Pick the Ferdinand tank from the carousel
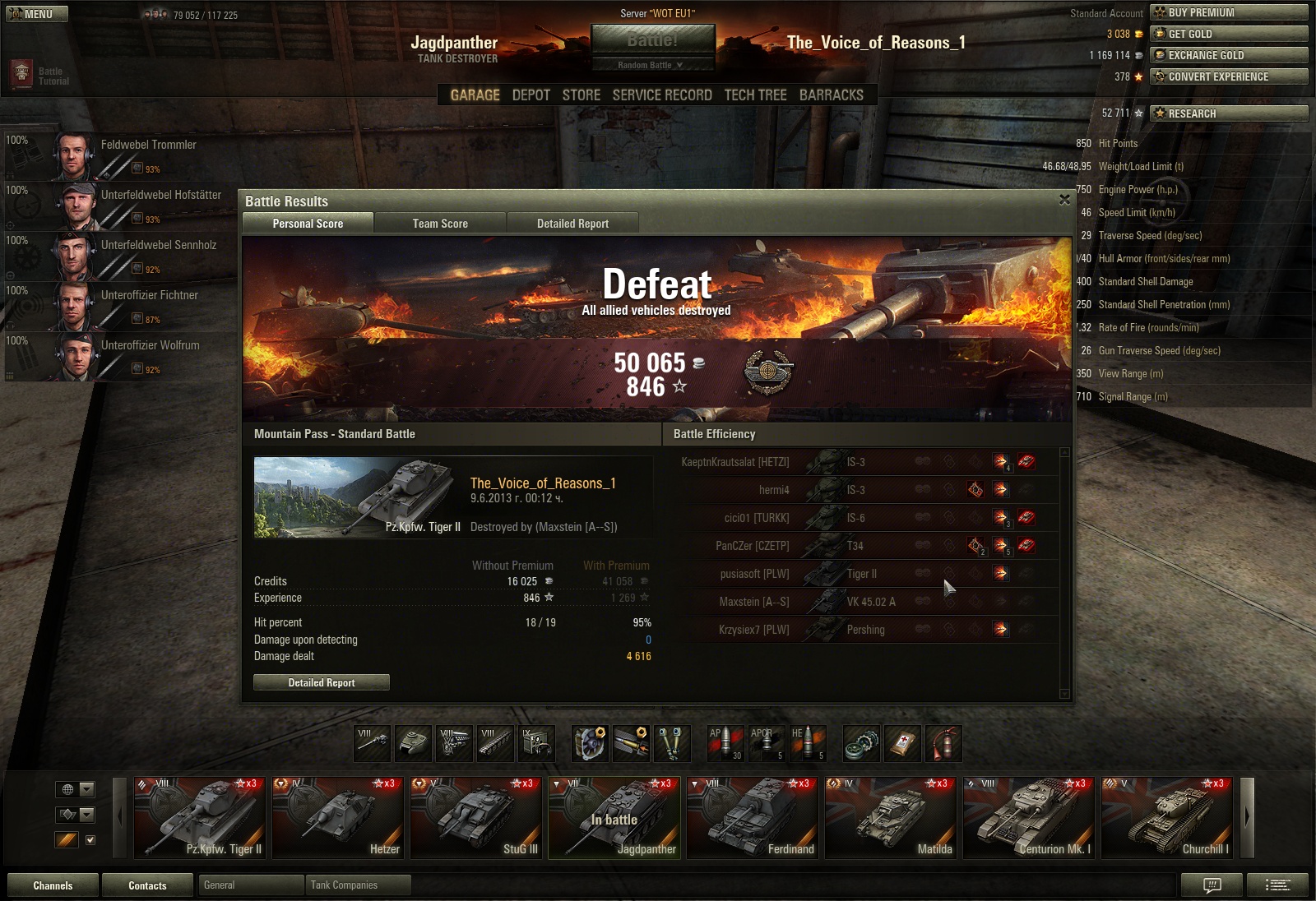Screen dimensions: 1316x901 click(753, 817)
